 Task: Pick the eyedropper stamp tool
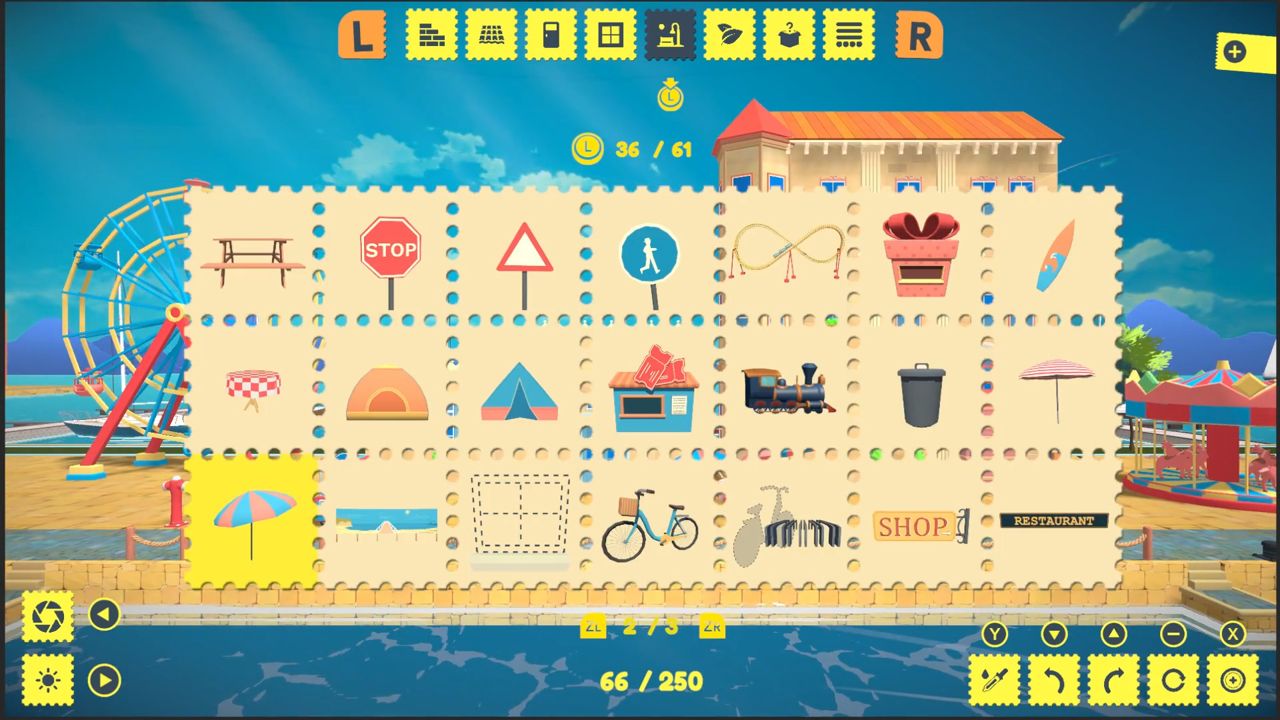coord(996,679)
